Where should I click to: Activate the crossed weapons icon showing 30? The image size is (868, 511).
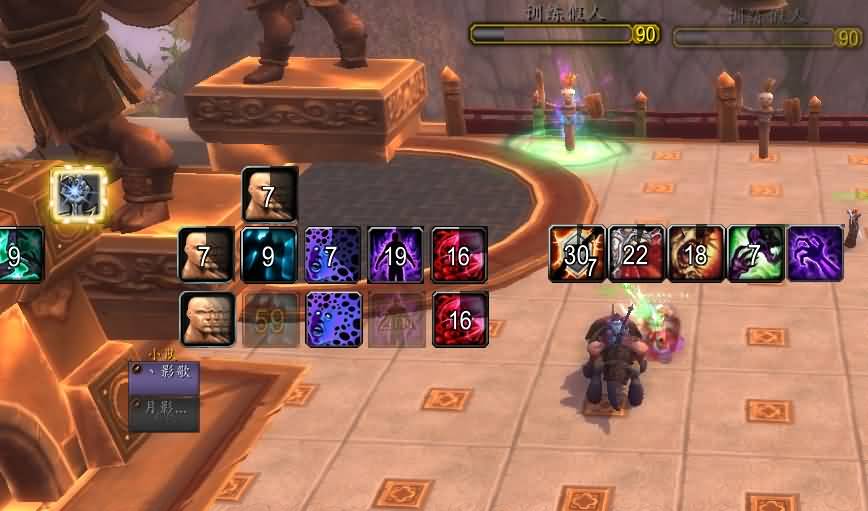[x=577, y=254]
